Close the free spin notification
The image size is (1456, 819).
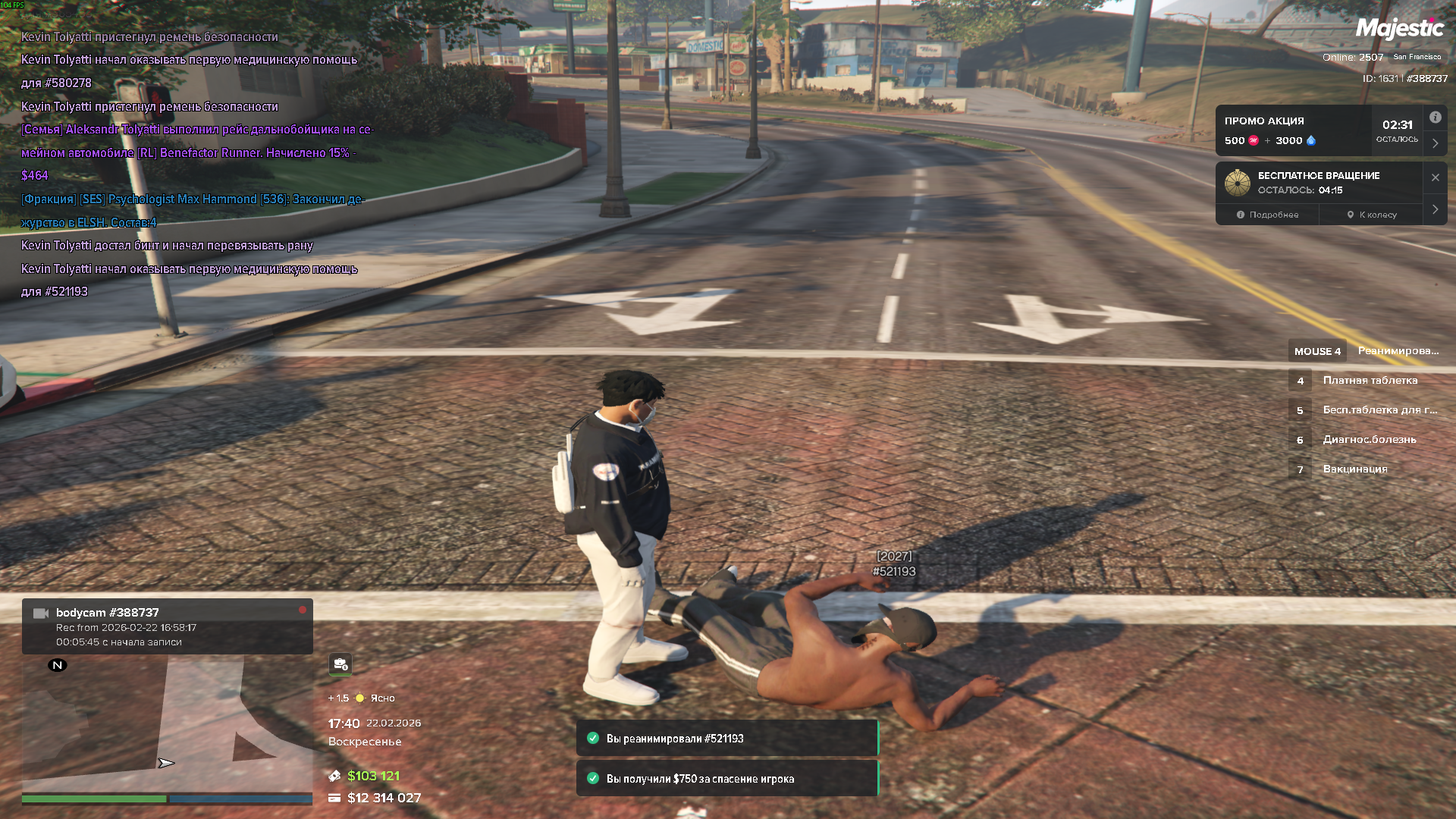click(1435, 177)
